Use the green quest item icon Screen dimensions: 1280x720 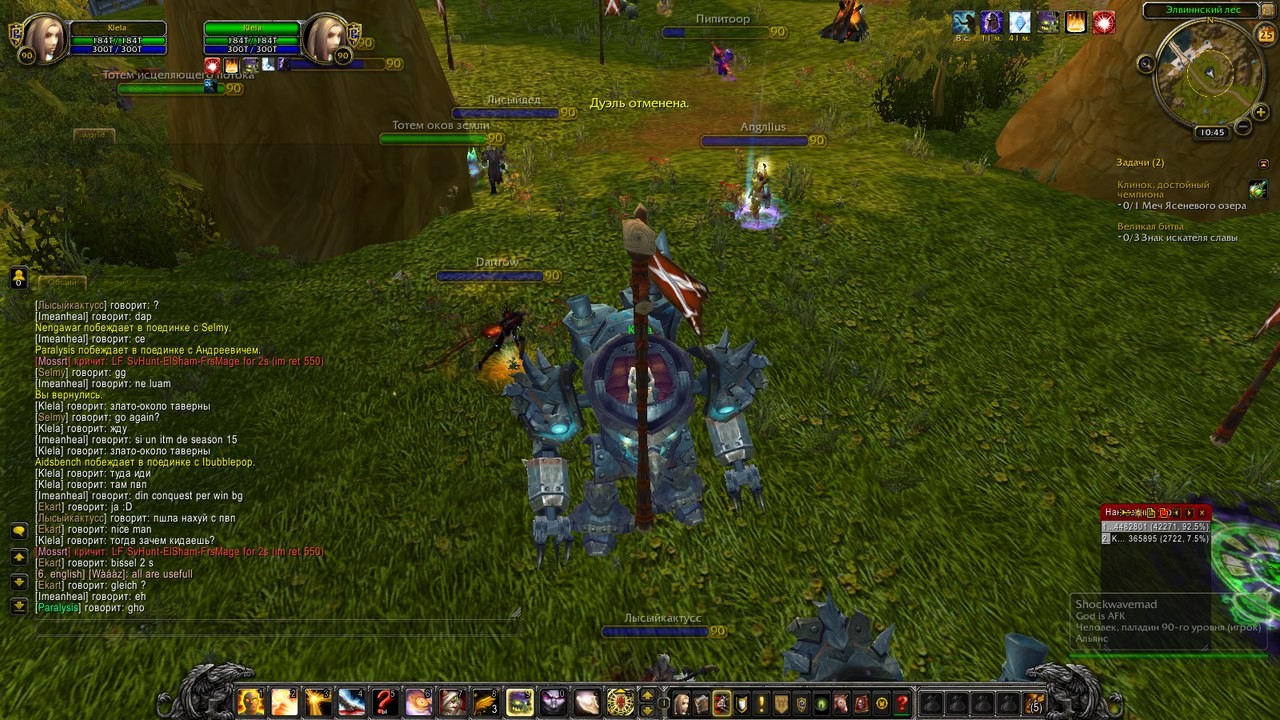point(1257,189)
